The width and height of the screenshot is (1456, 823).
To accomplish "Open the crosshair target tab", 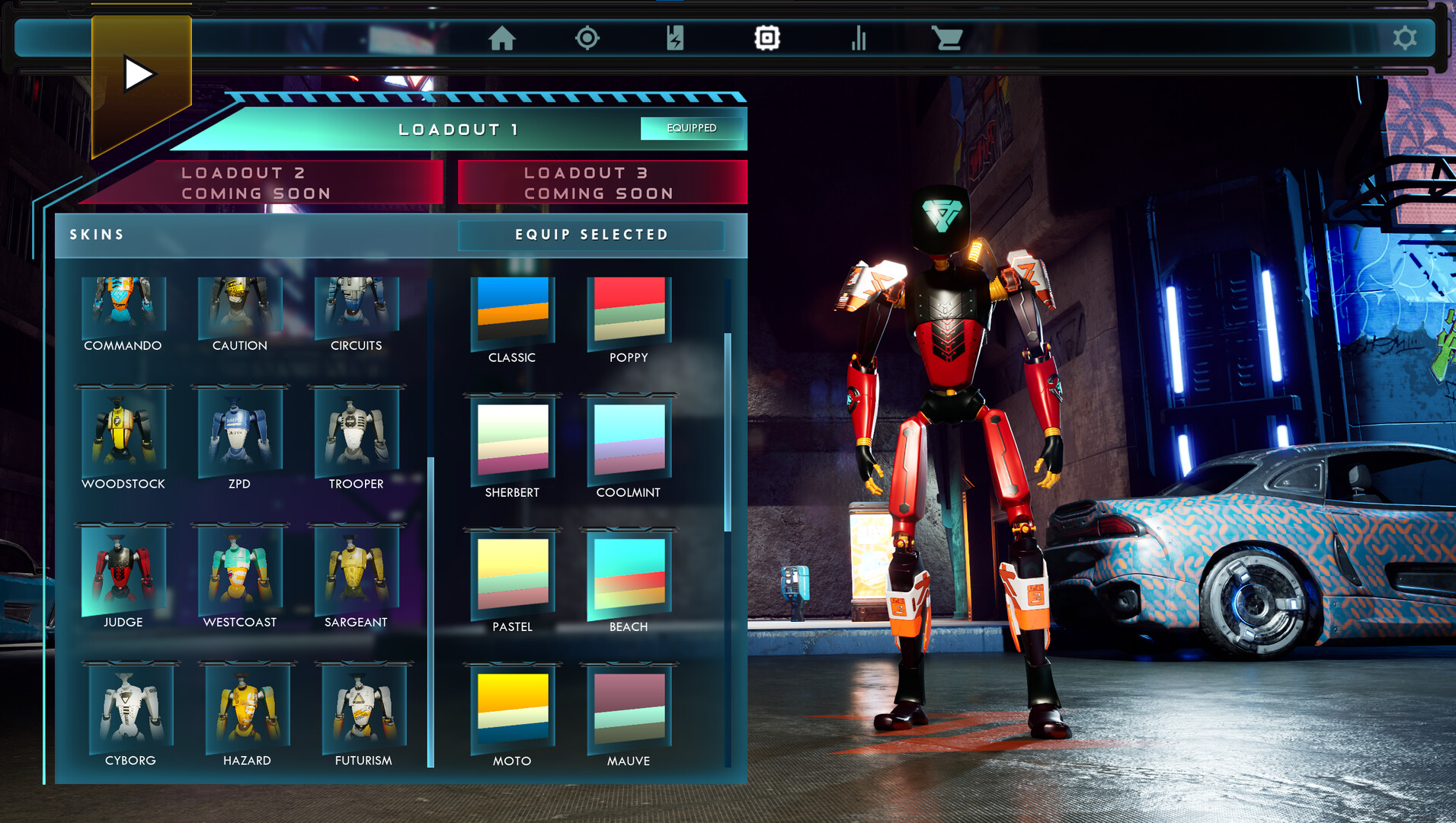I will pos(587,38).
